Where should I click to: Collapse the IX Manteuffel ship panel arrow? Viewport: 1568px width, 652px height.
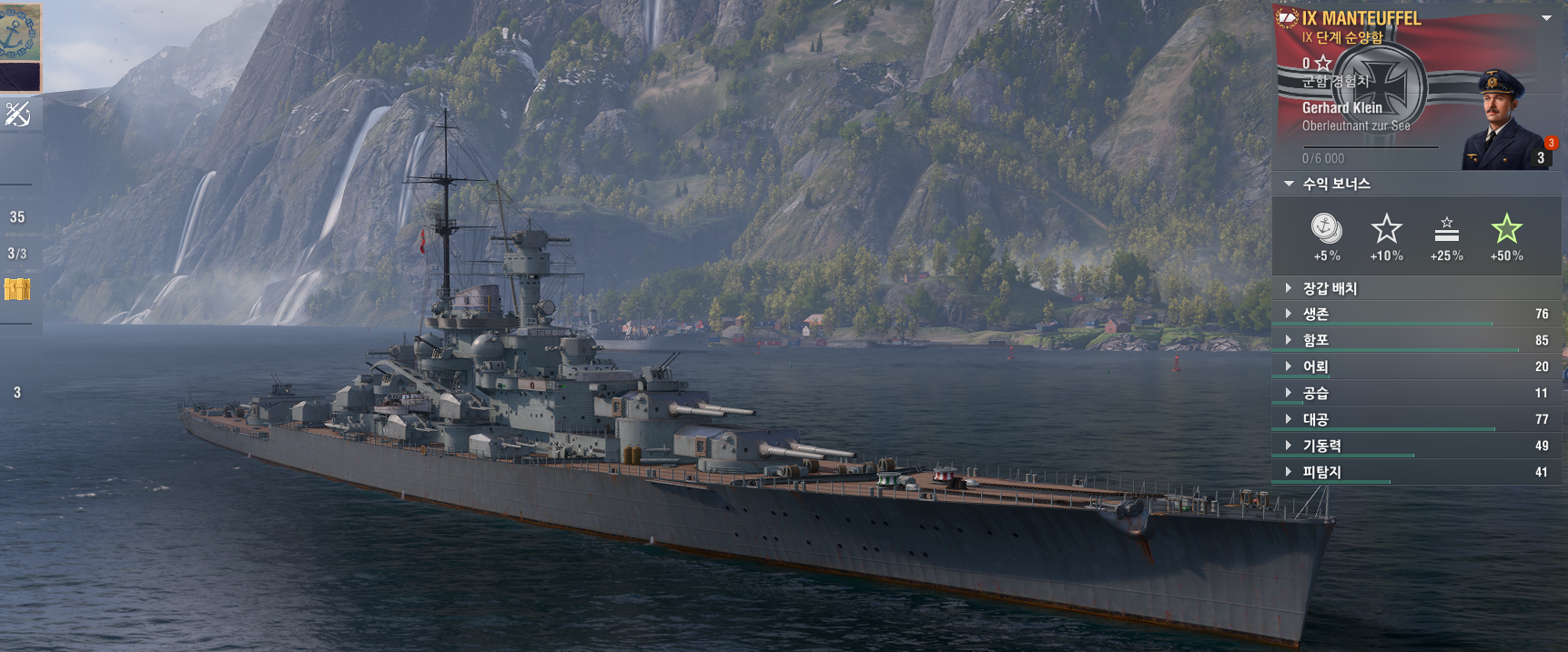point(1545,18)
